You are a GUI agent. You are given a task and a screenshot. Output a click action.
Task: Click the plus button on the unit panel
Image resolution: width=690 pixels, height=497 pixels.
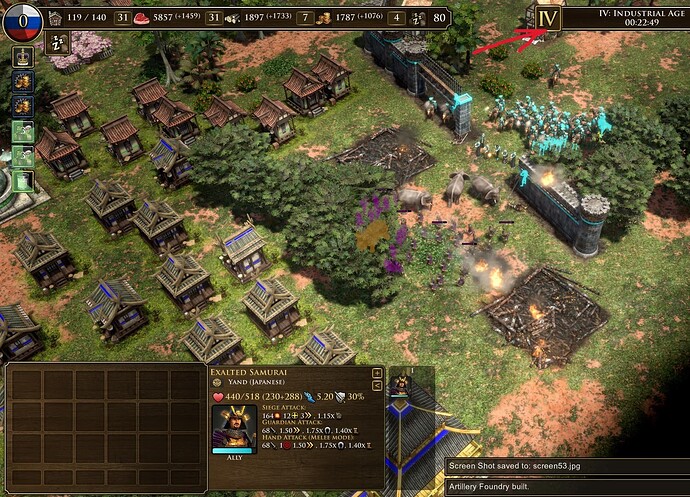[376, 373]
